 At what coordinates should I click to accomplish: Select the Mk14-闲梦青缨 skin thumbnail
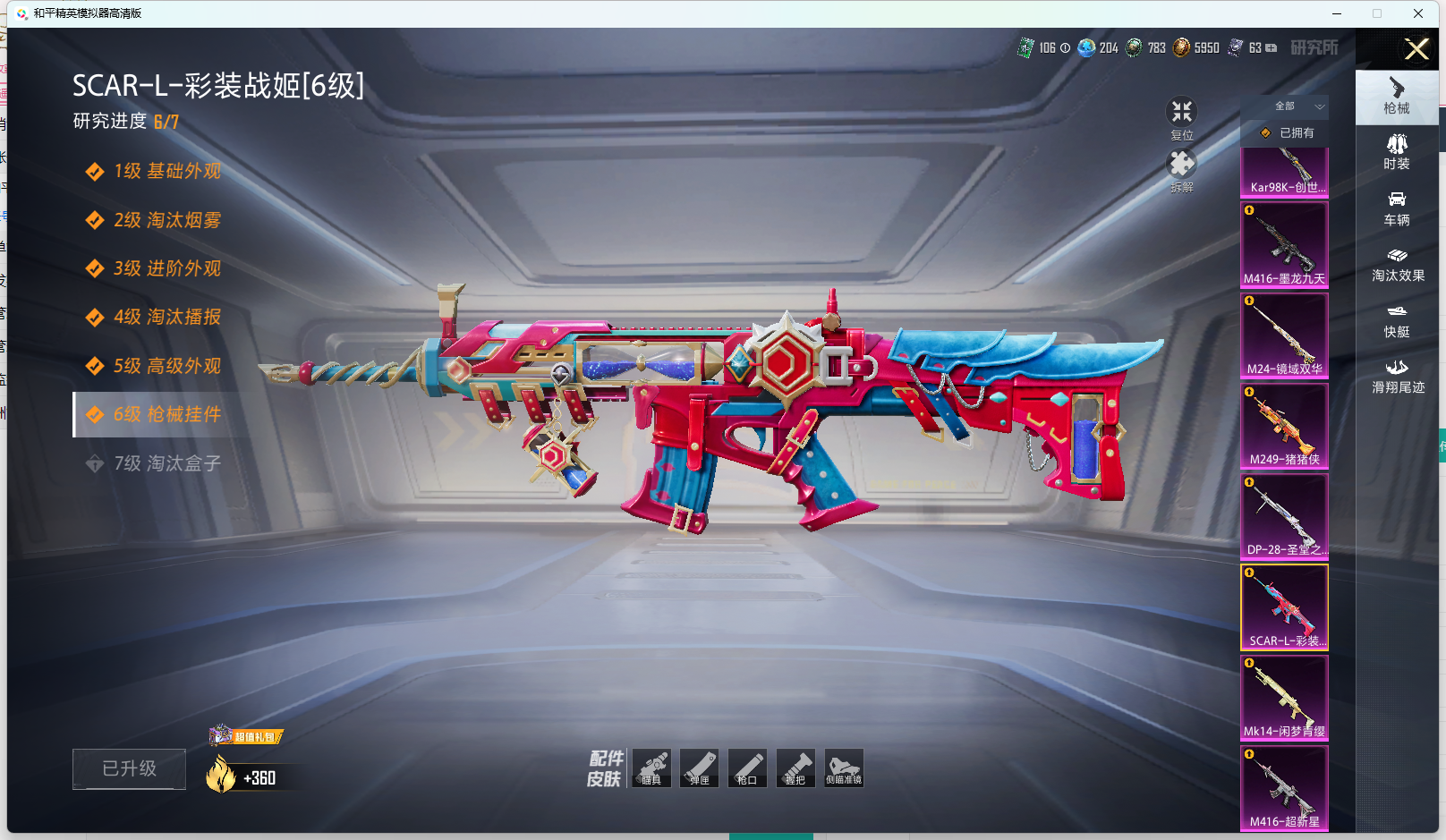point(1284,697)
